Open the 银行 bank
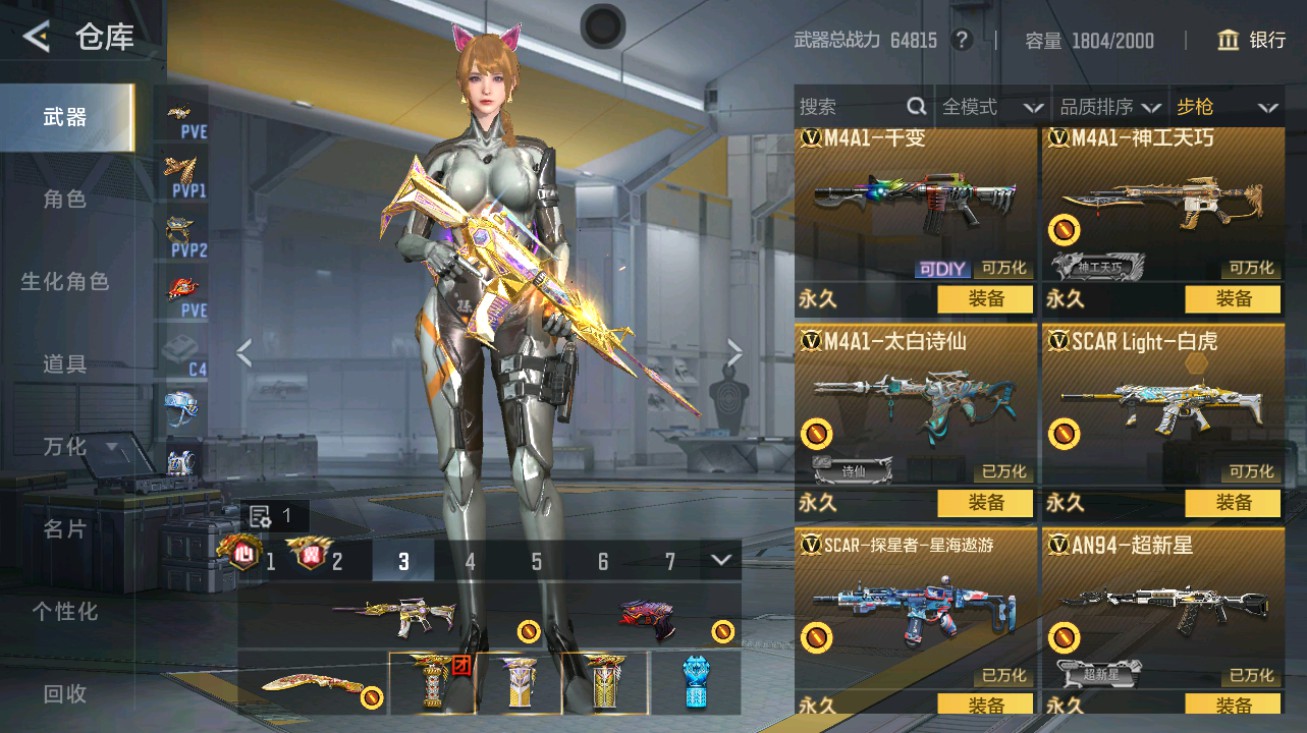 coord(1251,40)
